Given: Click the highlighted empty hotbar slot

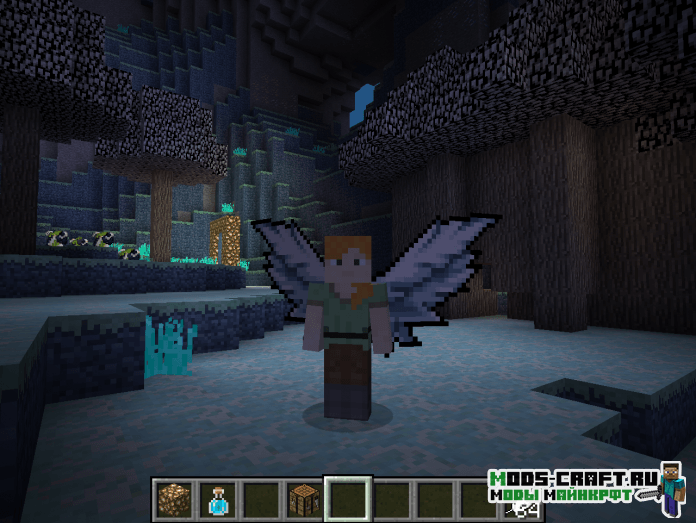Looking at the screenshot, I should click(x=348, y=499).
